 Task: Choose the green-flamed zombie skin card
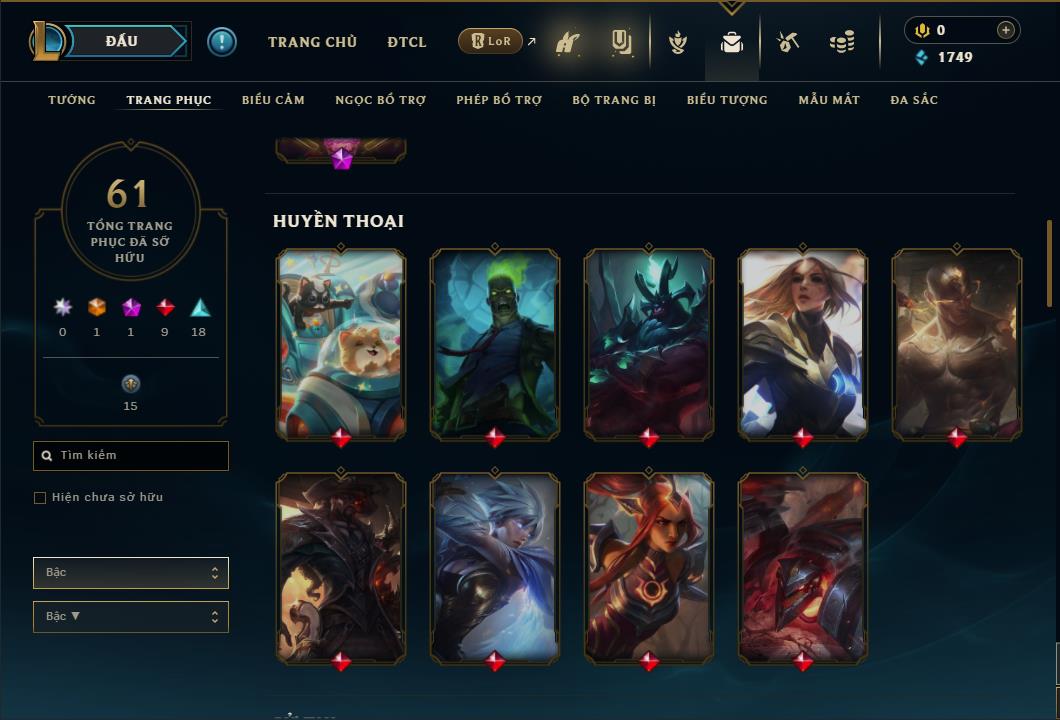coord(495,343)
